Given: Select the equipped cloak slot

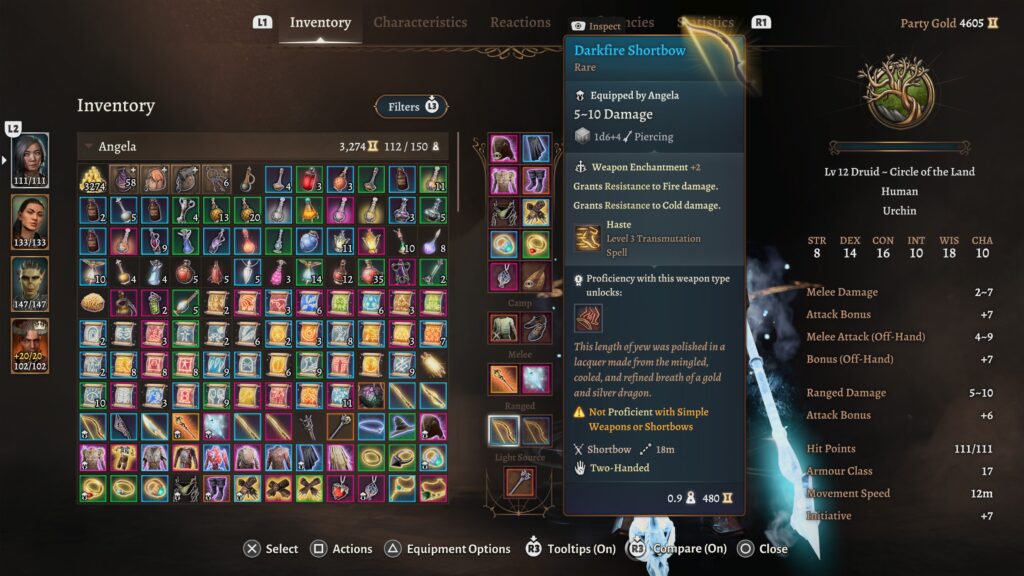Looking at the screenshot, I should click(x=536, y=149).
